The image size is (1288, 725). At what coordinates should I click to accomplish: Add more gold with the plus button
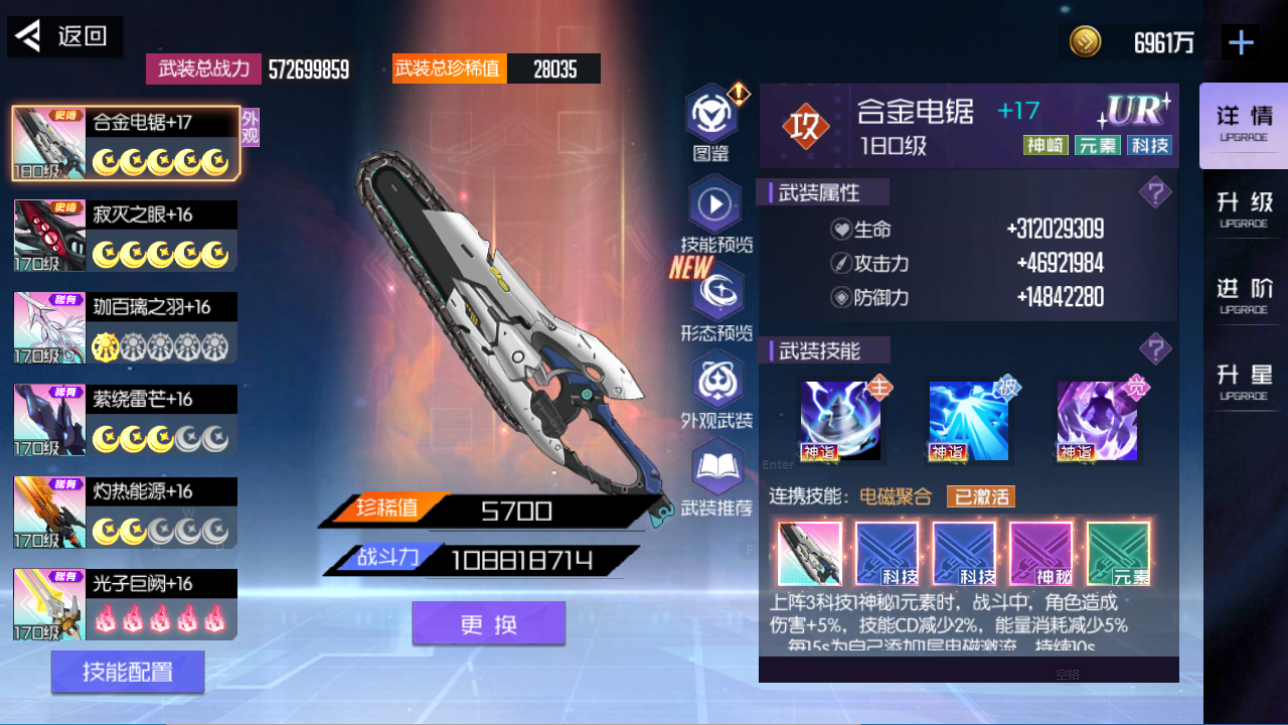(1241, 42)
